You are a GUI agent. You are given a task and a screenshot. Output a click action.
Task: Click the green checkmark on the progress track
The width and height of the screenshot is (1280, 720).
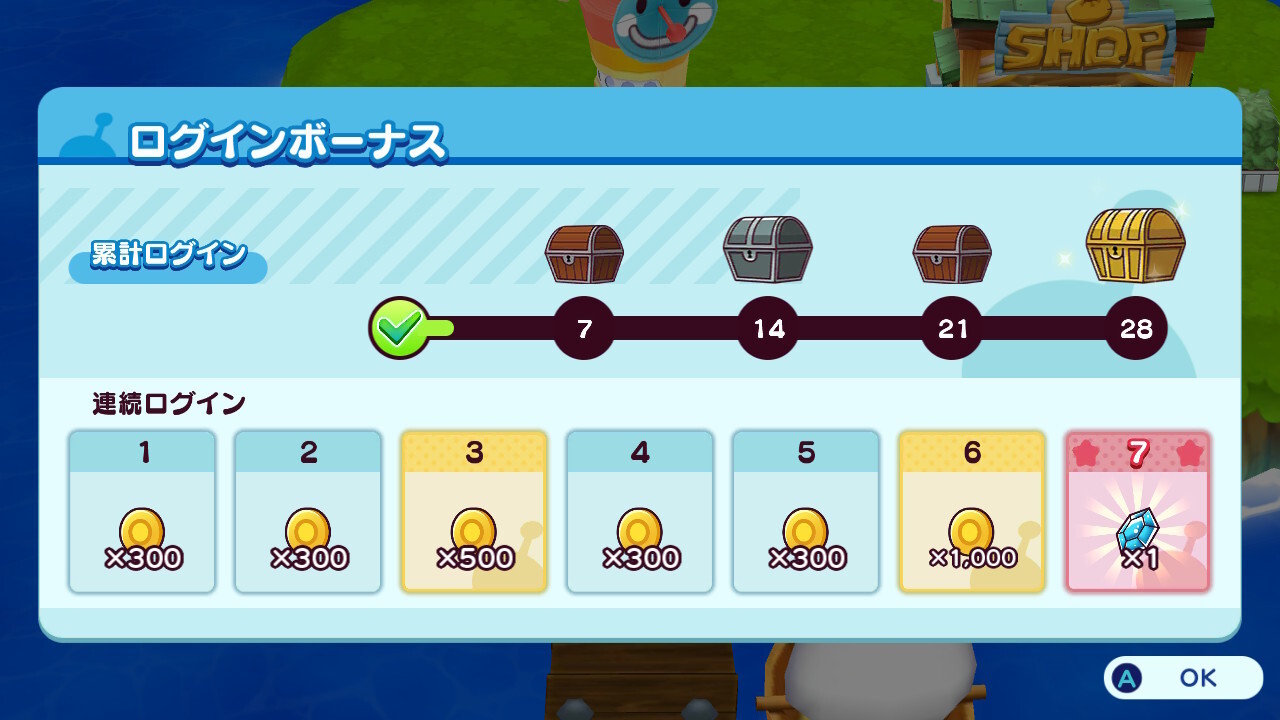tap(400, 325)
